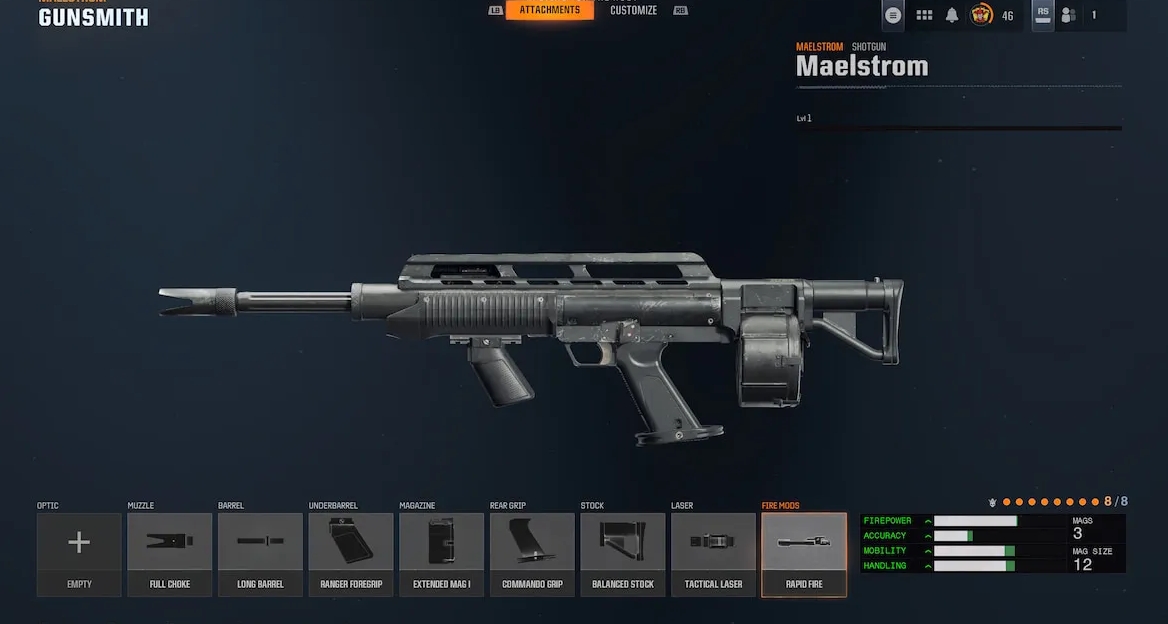The image size is (1168, 624).
Task: Choose the Rapid Fire fire mods slot
Action: 804,554
